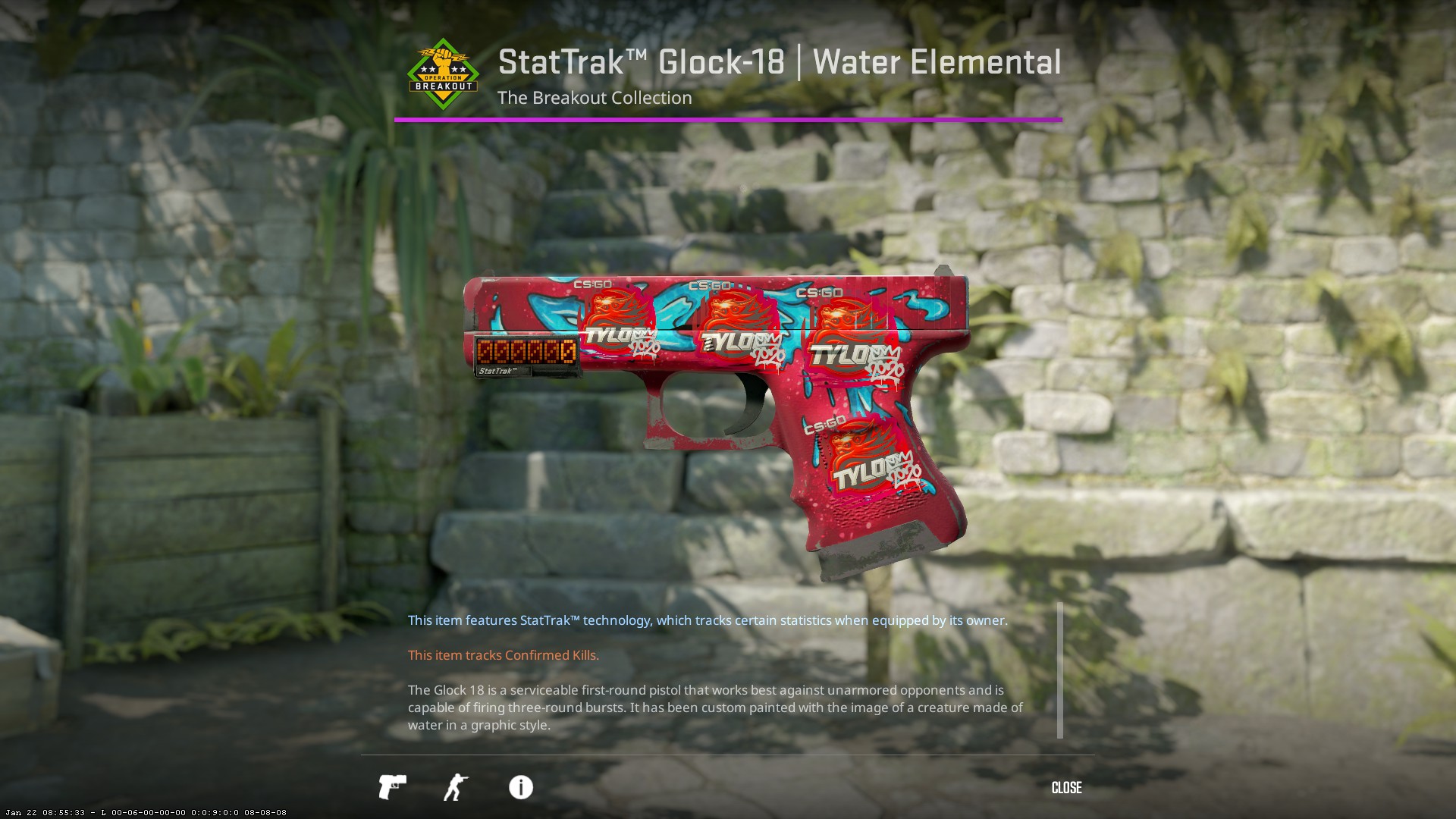Click the counter-terrorist inspect icon
This screenshot has height=819, width=1456.
tap(456, 787)
